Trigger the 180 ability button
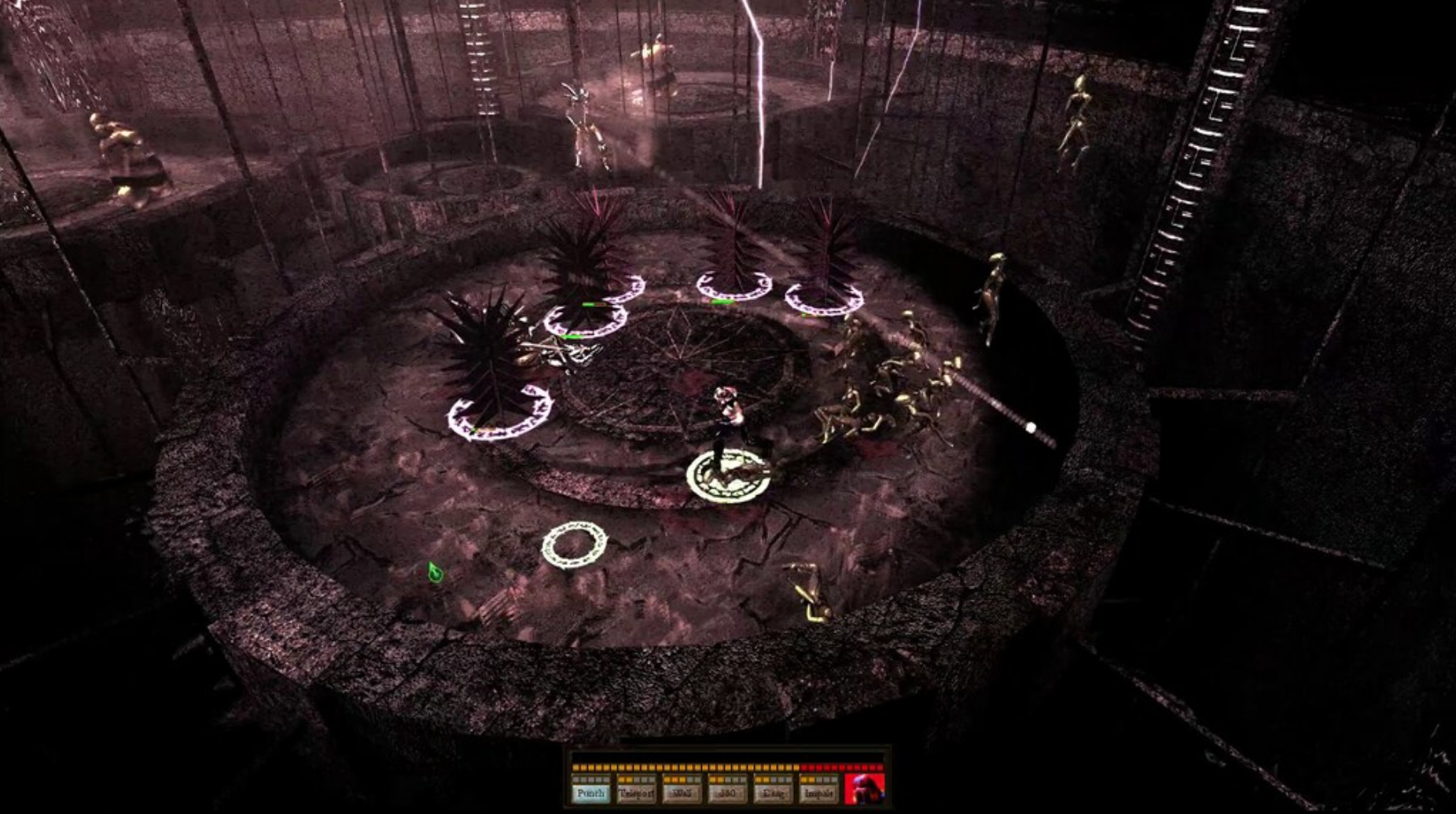1456x814 pixels. [x=727, y=794]
